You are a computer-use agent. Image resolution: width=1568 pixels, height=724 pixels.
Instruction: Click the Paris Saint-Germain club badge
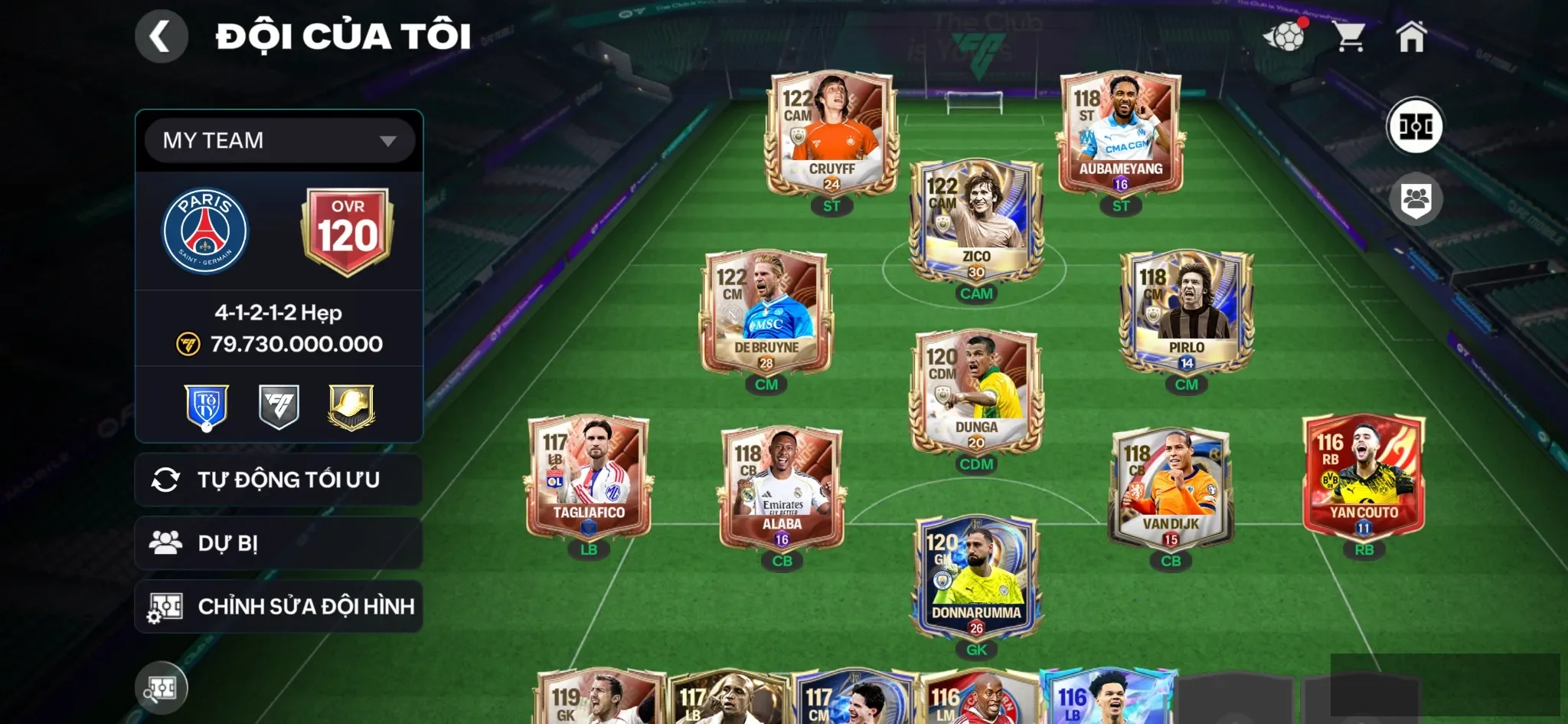[x=205, y=231]
